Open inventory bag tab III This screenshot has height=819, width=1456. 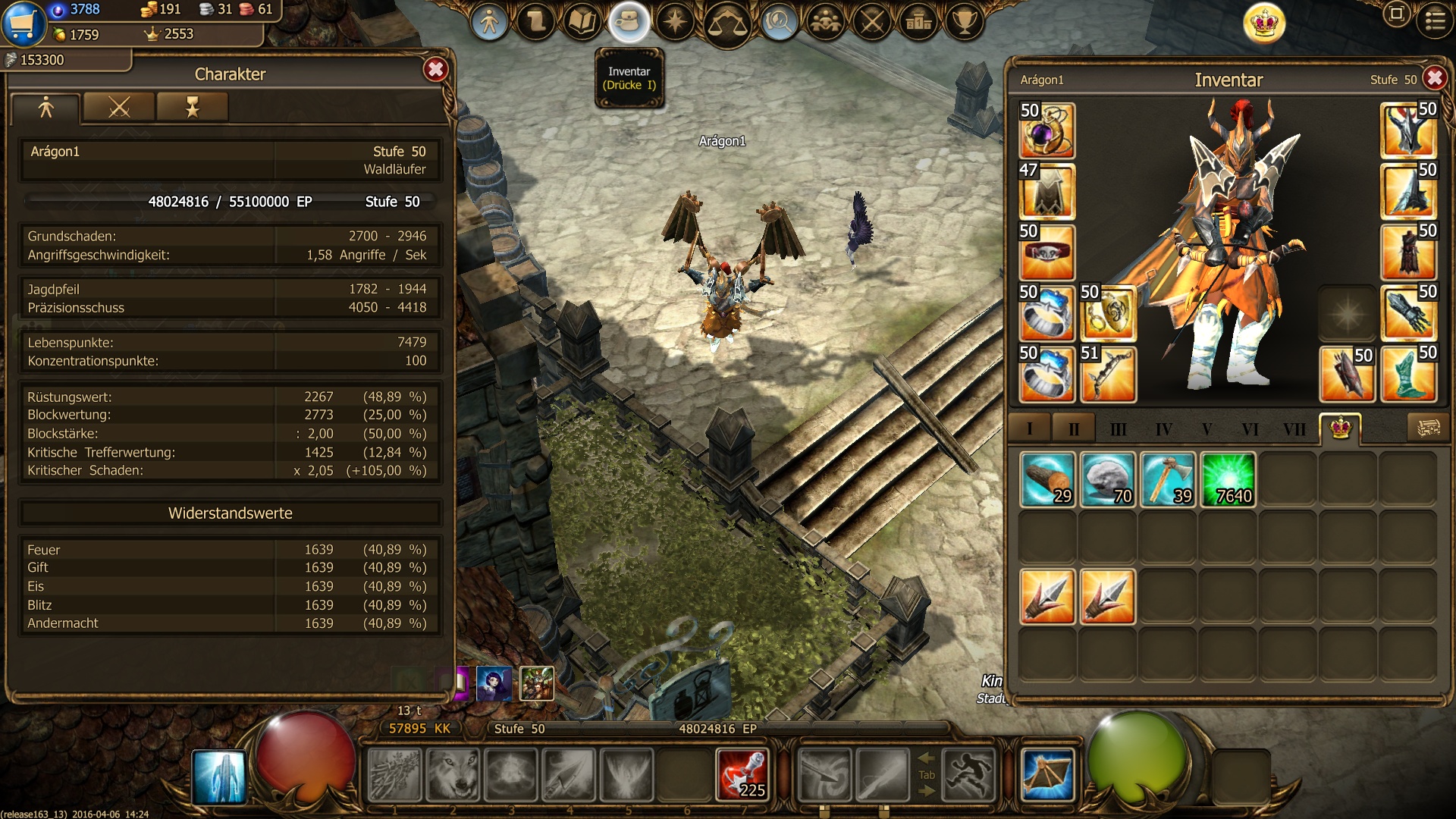pos(1118,429)
